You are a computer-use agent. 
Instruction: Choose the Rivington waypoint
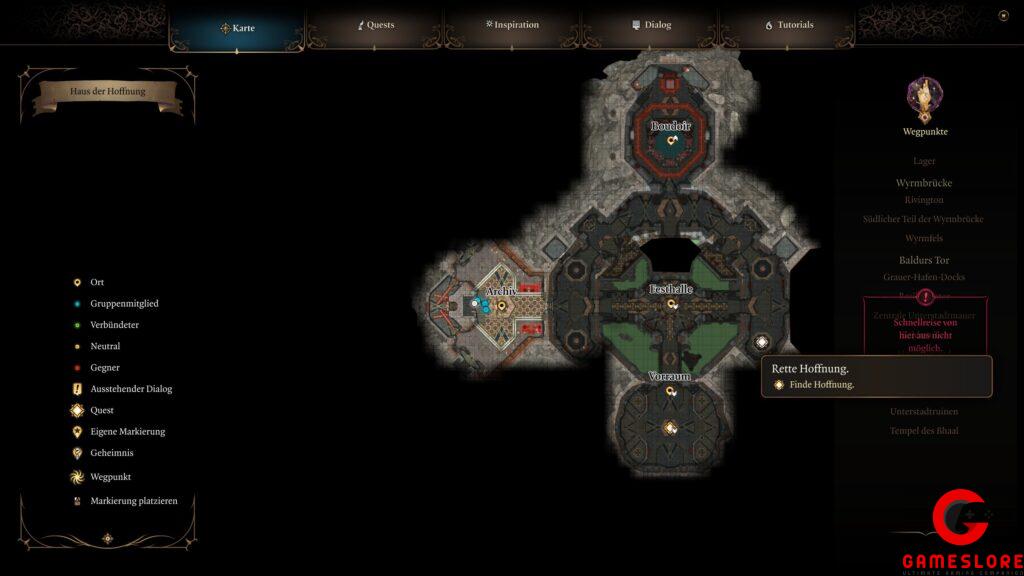coord(924,200)
